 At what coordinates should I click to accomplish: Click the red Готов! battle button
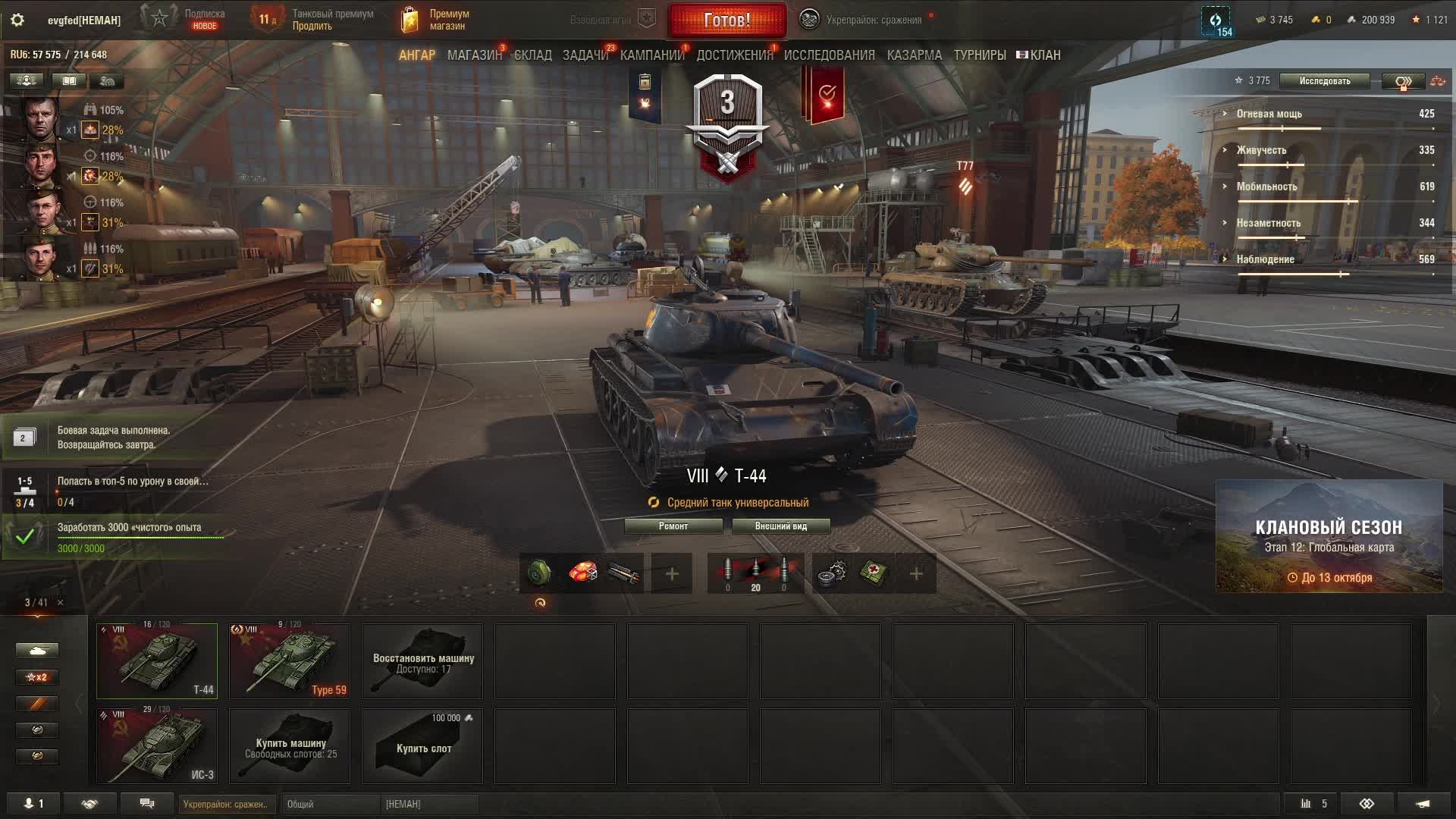[x=726, y=20]
